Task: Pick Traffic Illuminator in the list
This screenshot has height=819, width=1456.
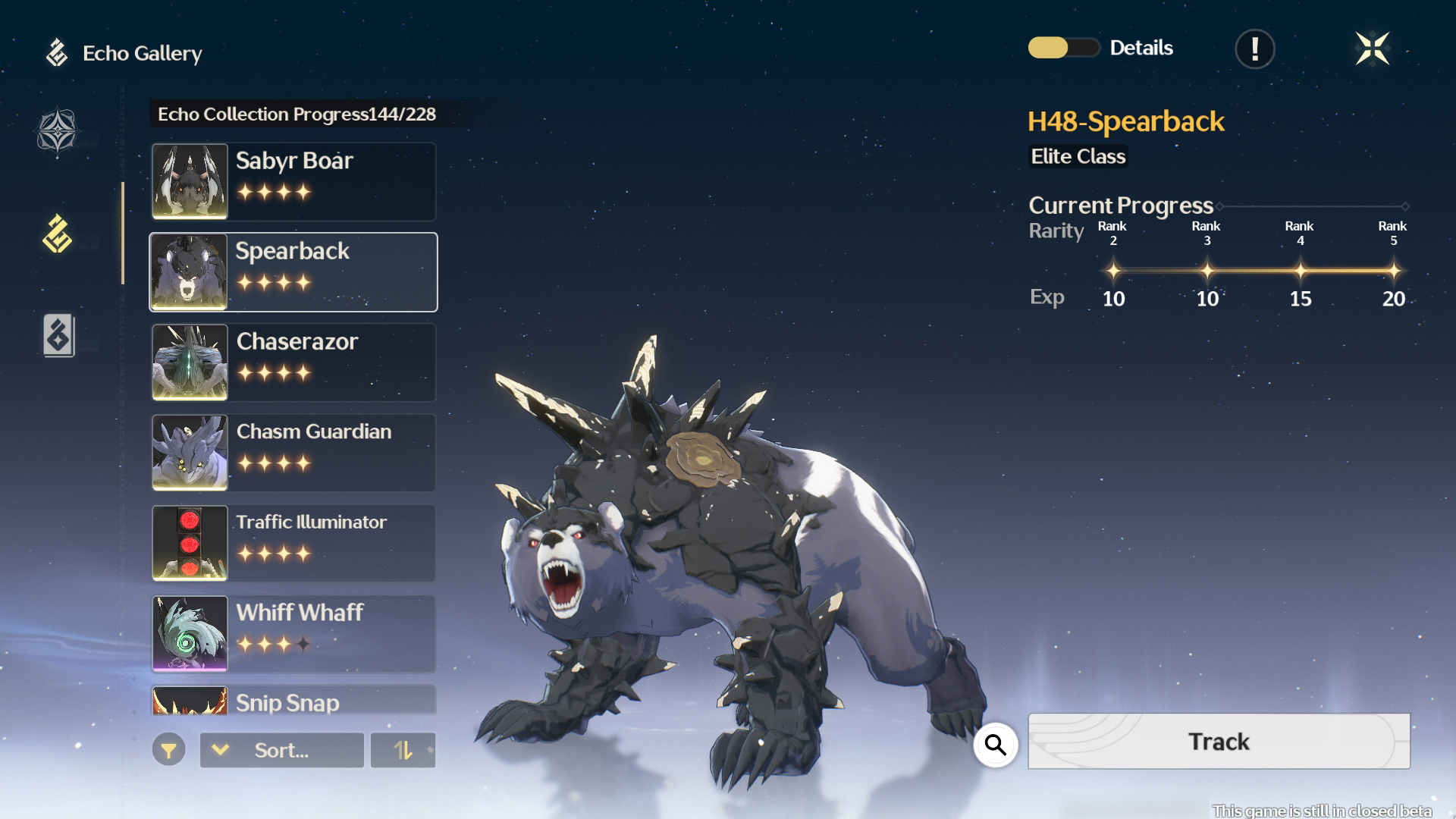Action: pos(293,543)
